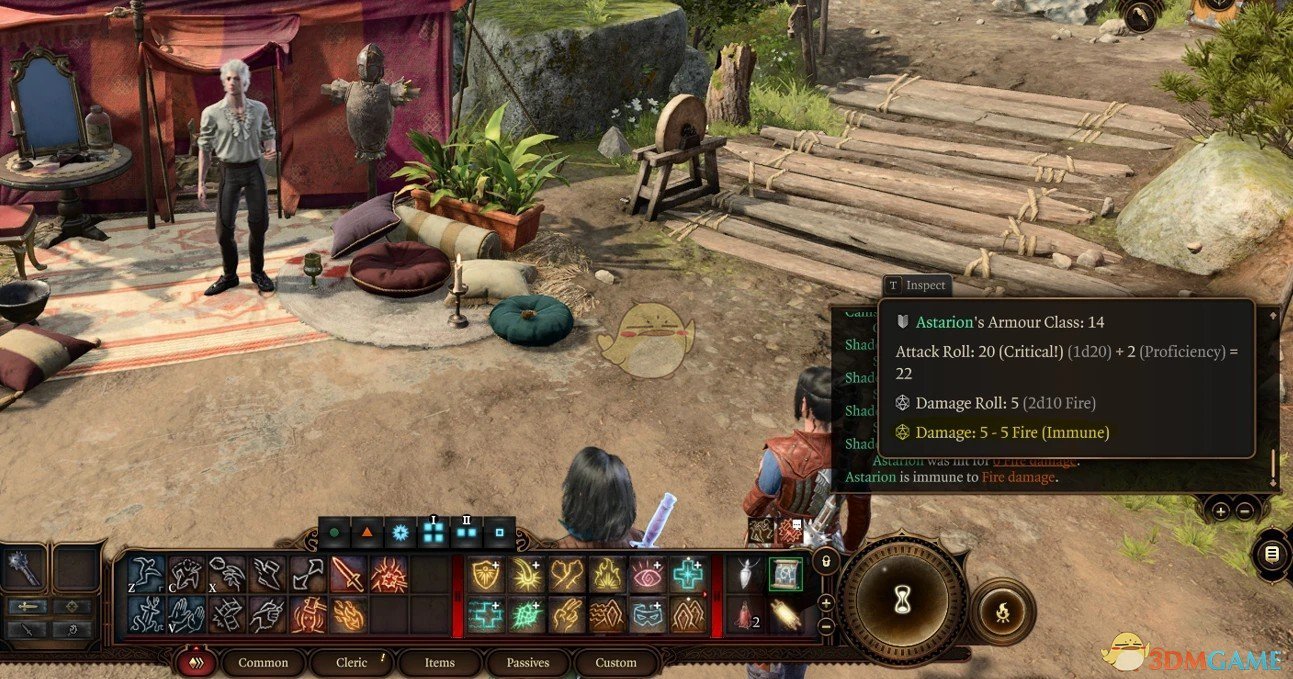Open the Cleric hotbar tab
Screen dimensions: 1293x679
pyautogui.click(x=352, y=662)
